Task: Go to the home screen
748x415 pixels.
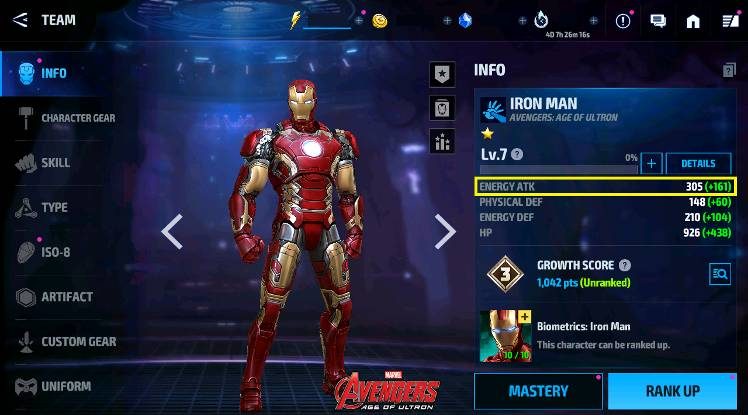Action: click(x=693, y=20)
